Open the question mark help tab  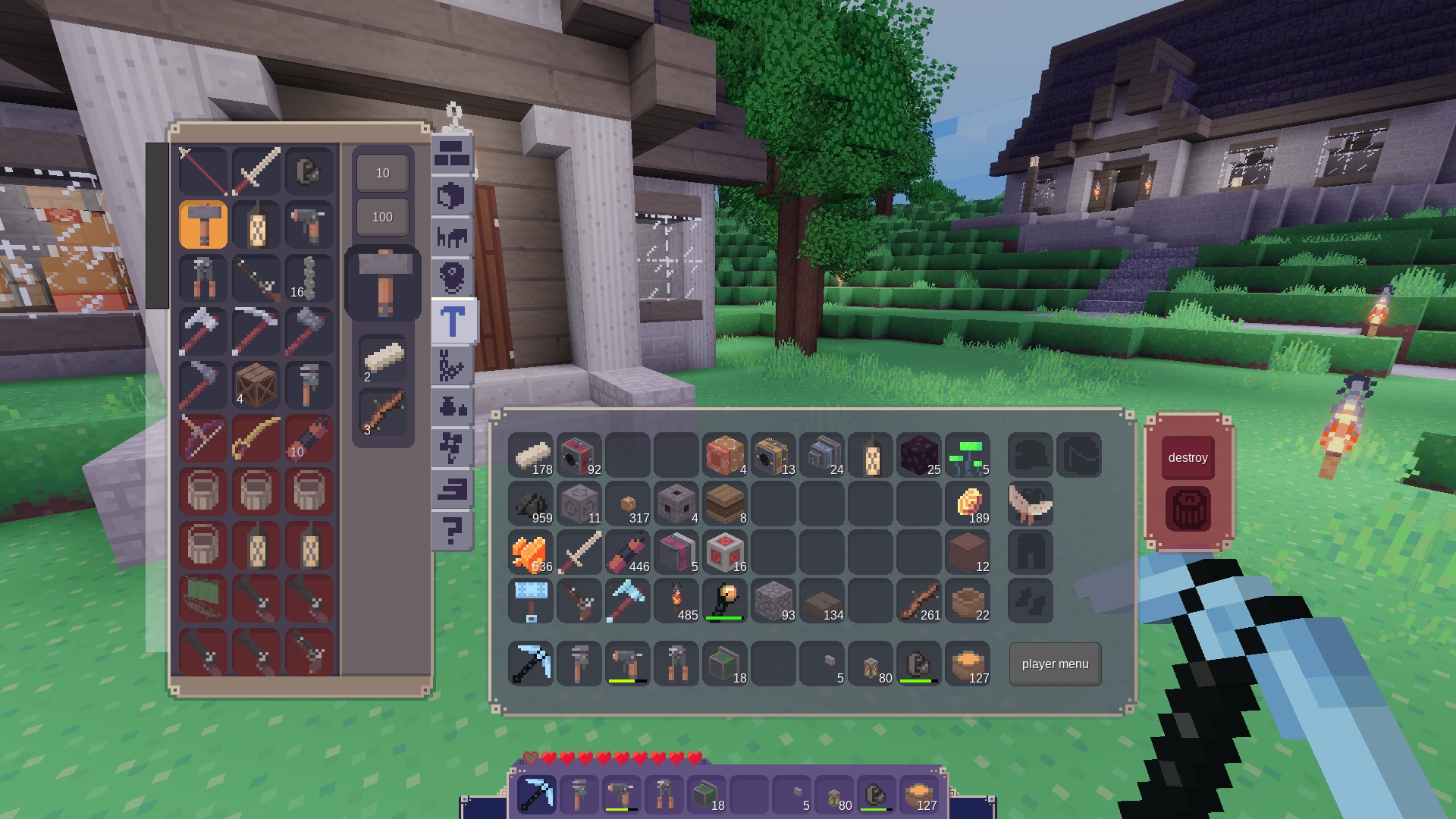[x=453, y=530]
